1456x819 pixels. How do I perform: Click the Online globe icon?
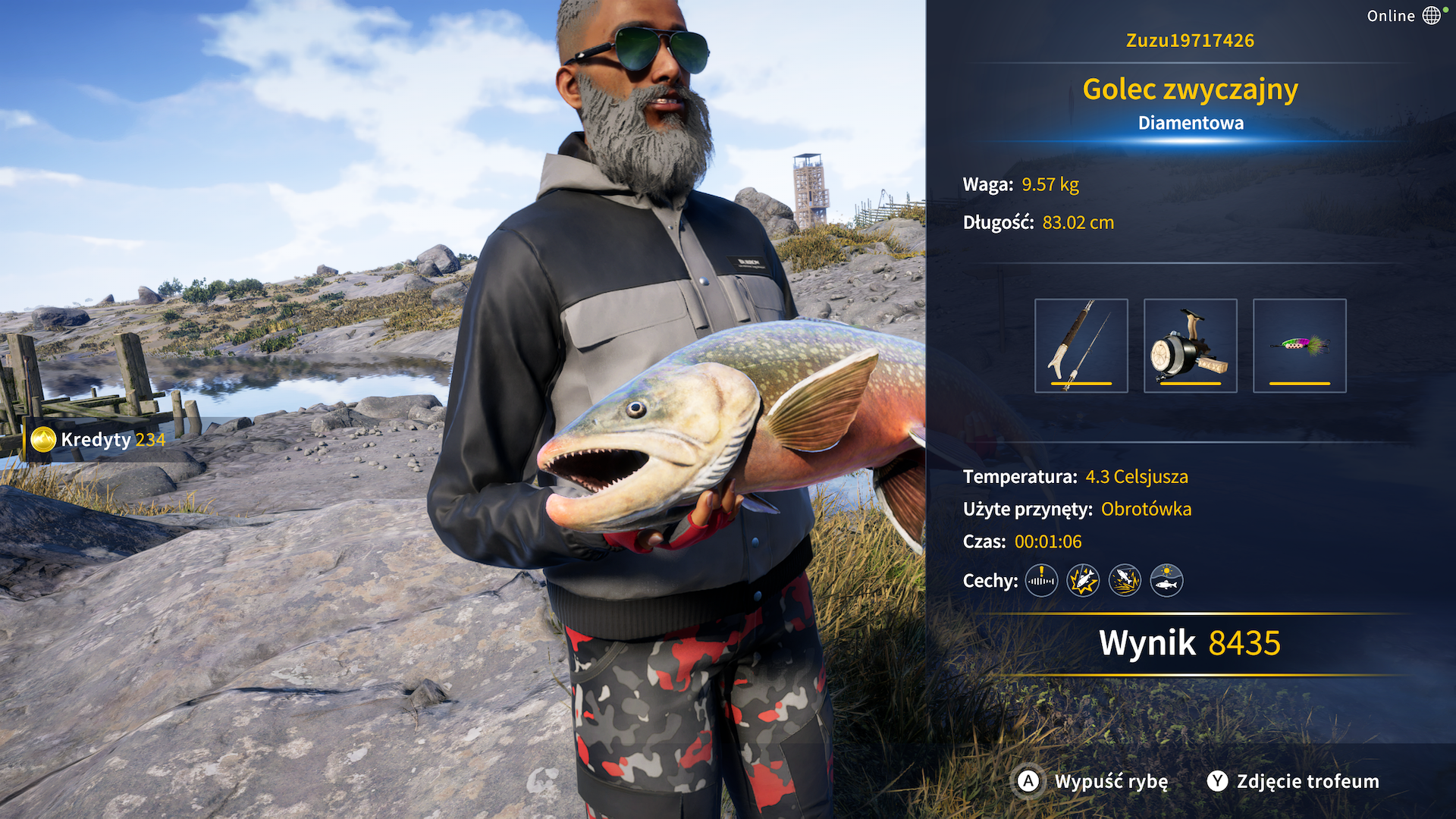[x=1431, y=16]
